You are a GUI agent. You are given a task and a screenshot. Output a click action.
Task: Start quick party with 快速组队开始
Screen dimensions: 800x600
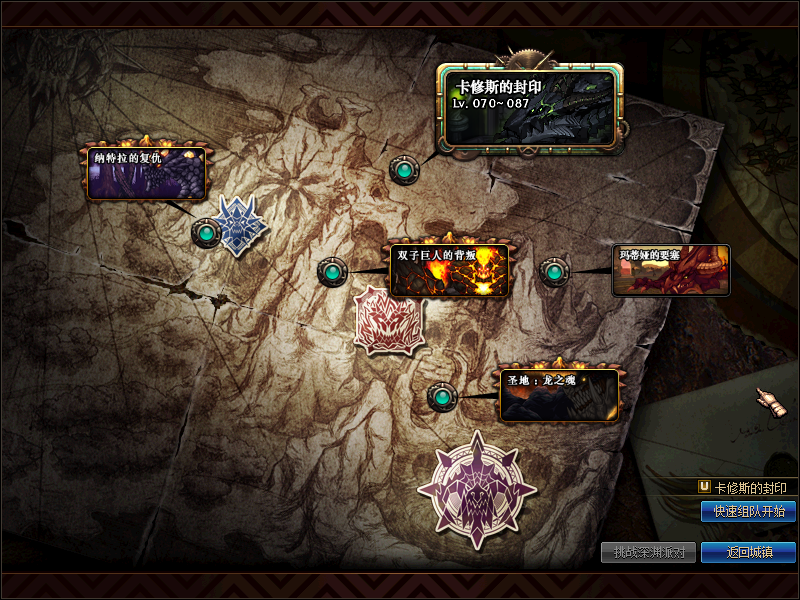[x=748, y=511]
